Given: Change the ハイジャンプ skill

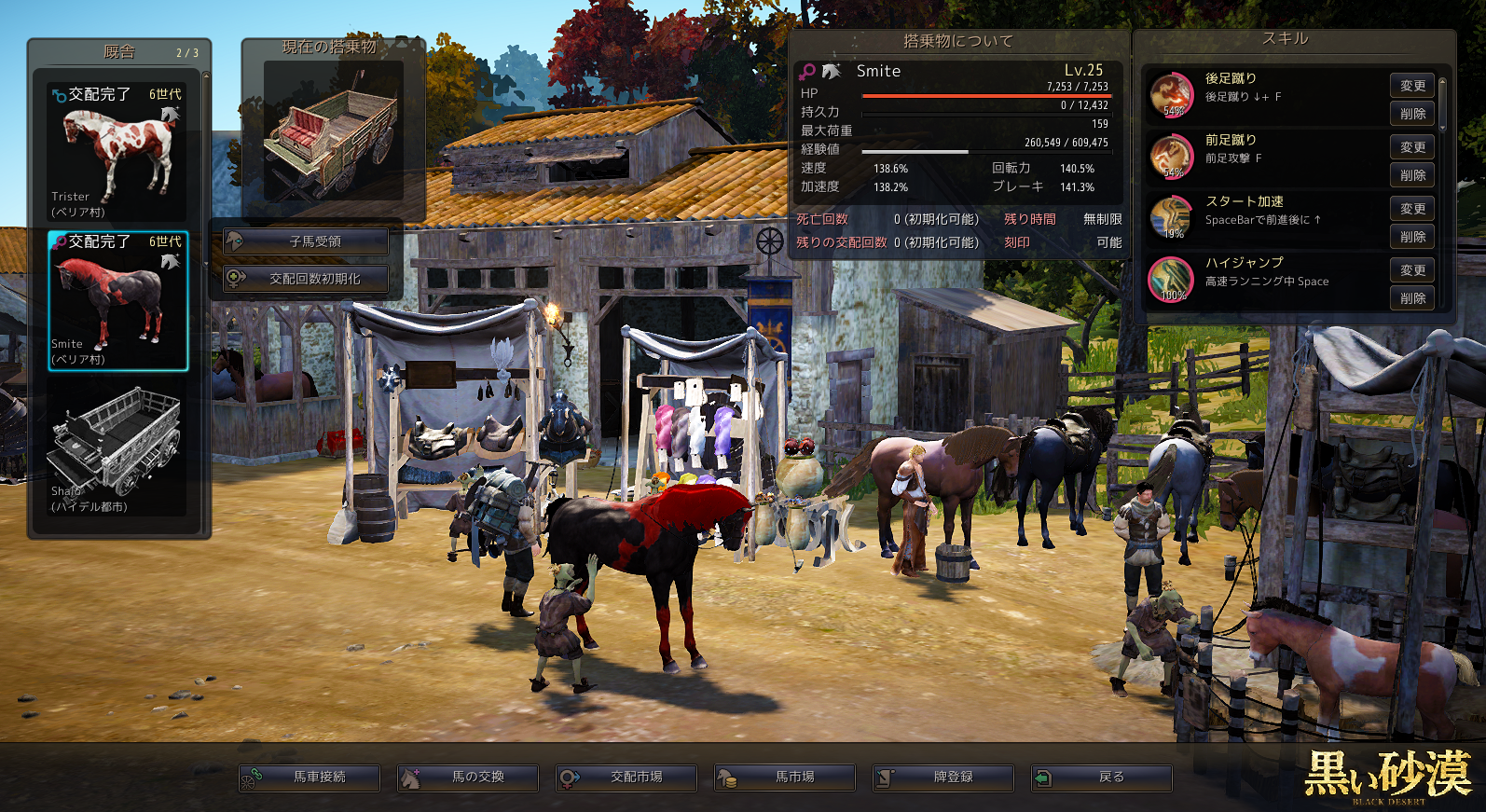Looking at the screenshot, I should click(x=1412, y=270).
